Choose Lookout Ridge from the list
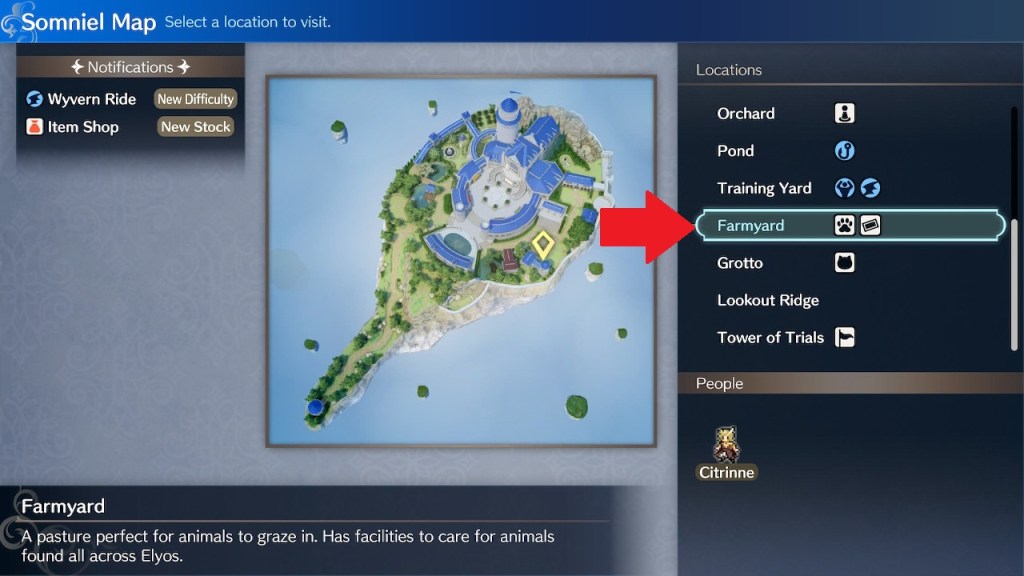The width and height of the screenshot is (1024, 576). [x=768, y=300]
